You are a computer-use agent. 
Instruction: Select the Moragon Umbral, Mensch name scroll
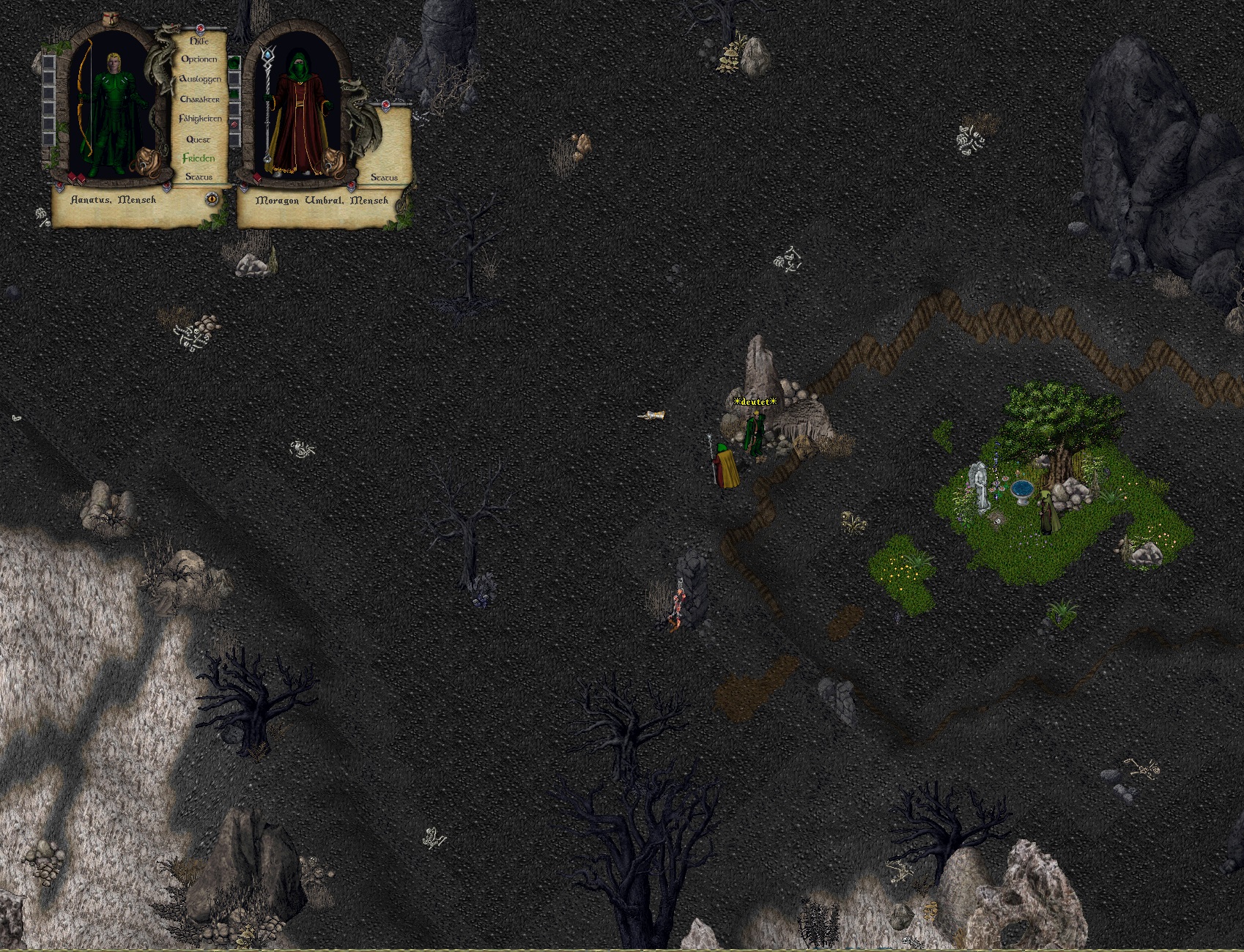pos(322,200)
